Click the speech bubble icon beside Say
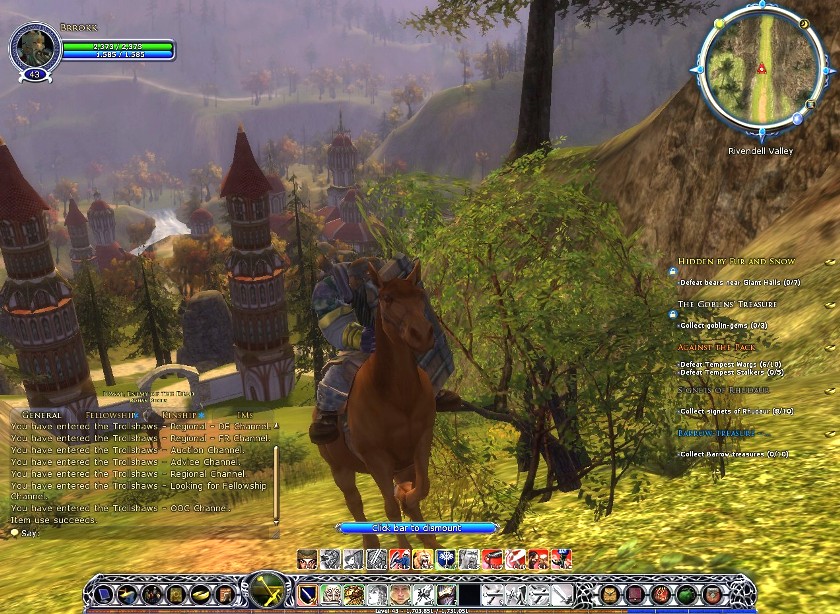The image size is (840, 614). click(14, 533)
